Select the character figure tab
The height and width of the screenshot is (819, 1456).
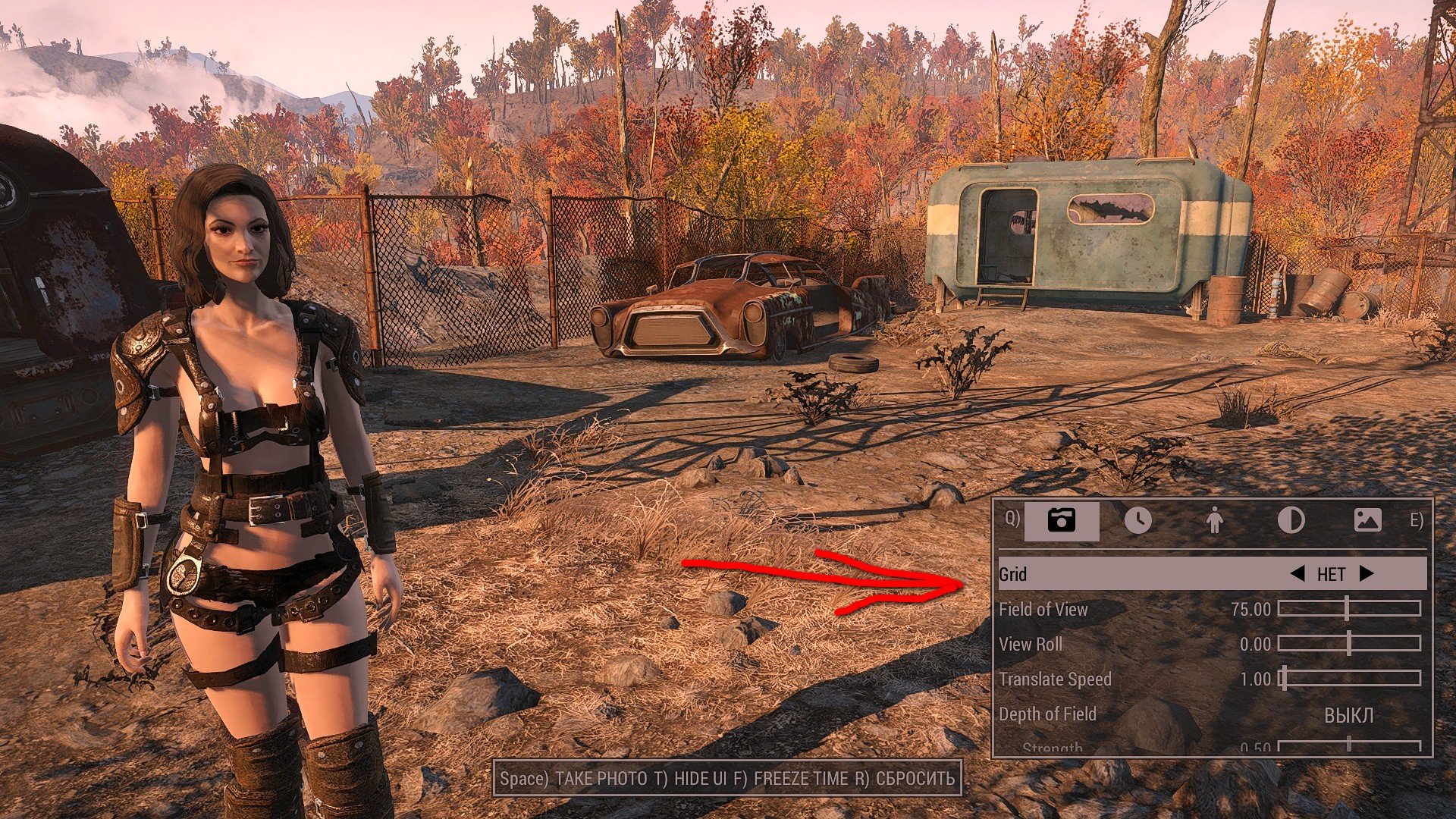pyautogui.click(x=1214, y=521)
